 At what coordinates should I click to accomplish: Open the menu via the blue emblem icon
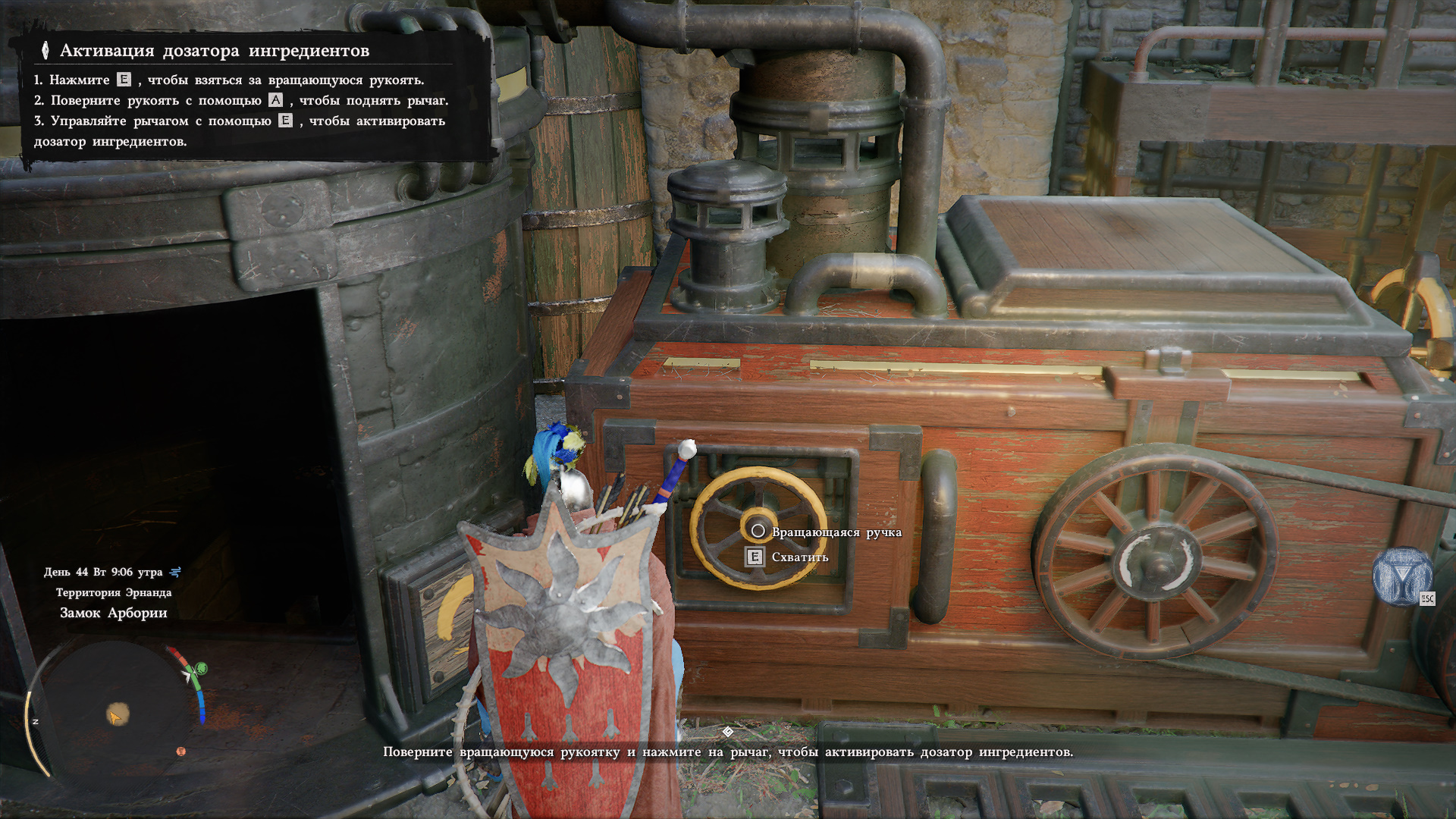point(1401,576)
